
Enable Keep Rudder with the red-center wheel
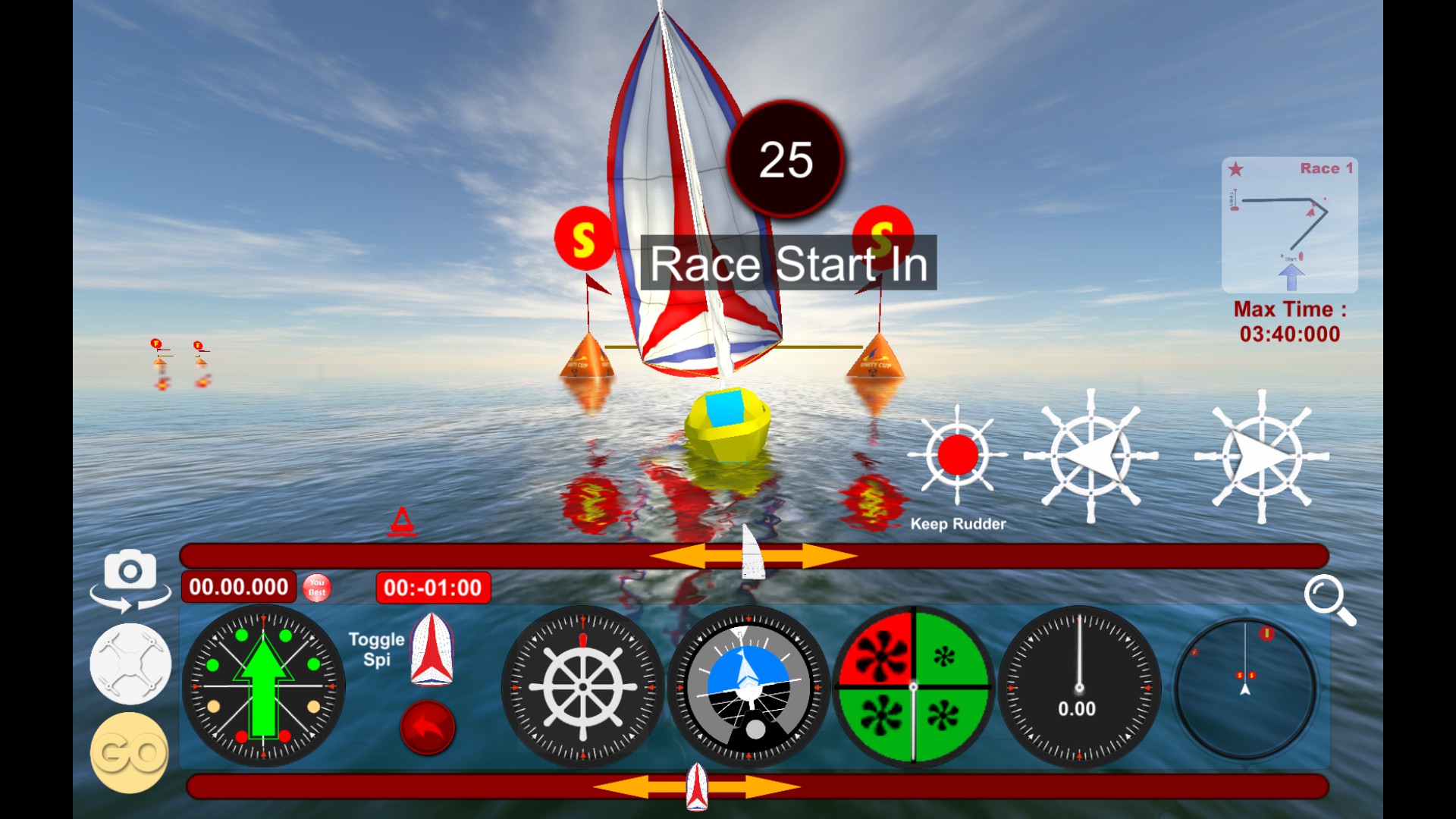[x=958, y=455]
